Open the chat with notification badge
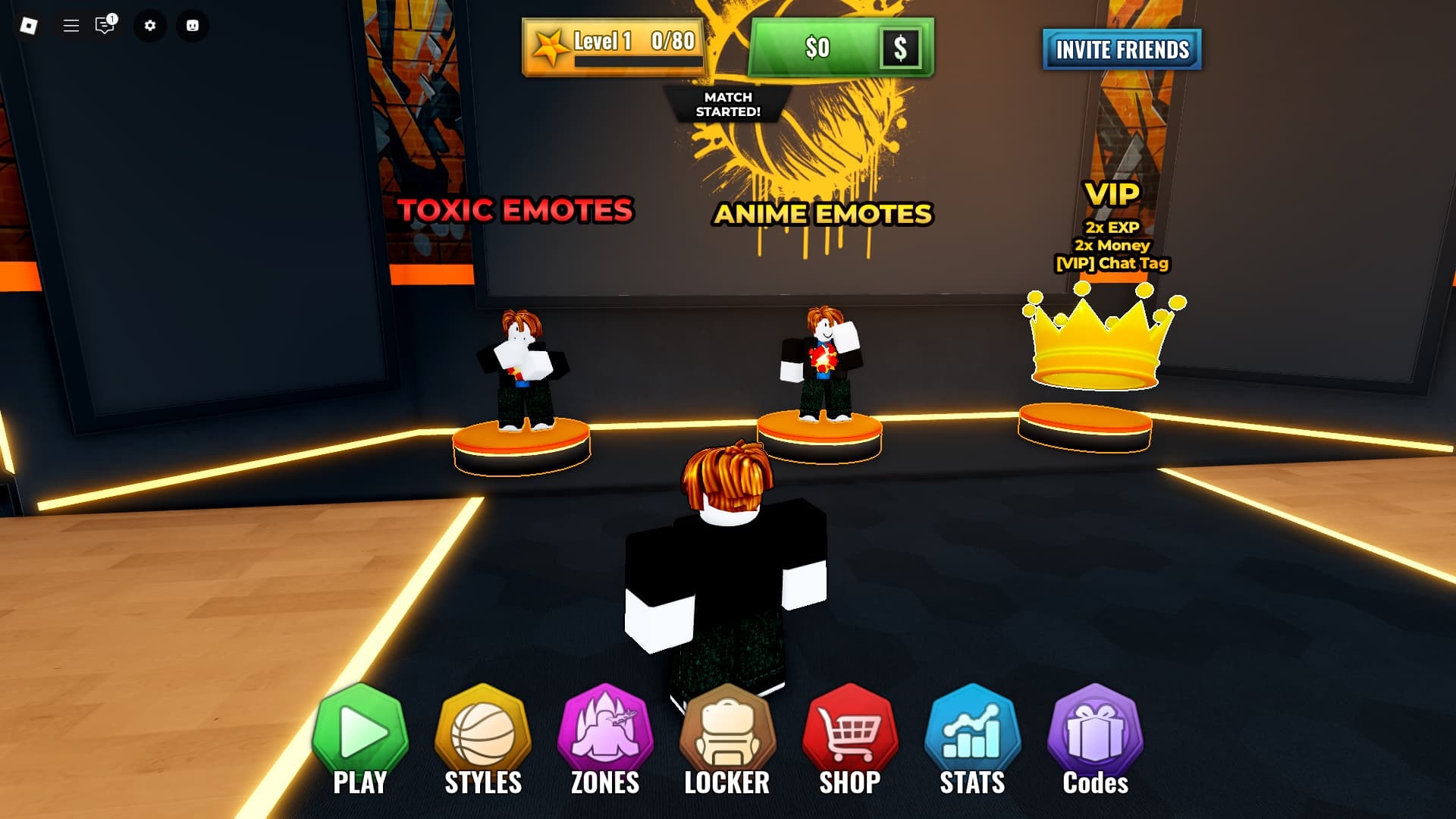Viewport: 1456px width, 819px height. [105, 26]
